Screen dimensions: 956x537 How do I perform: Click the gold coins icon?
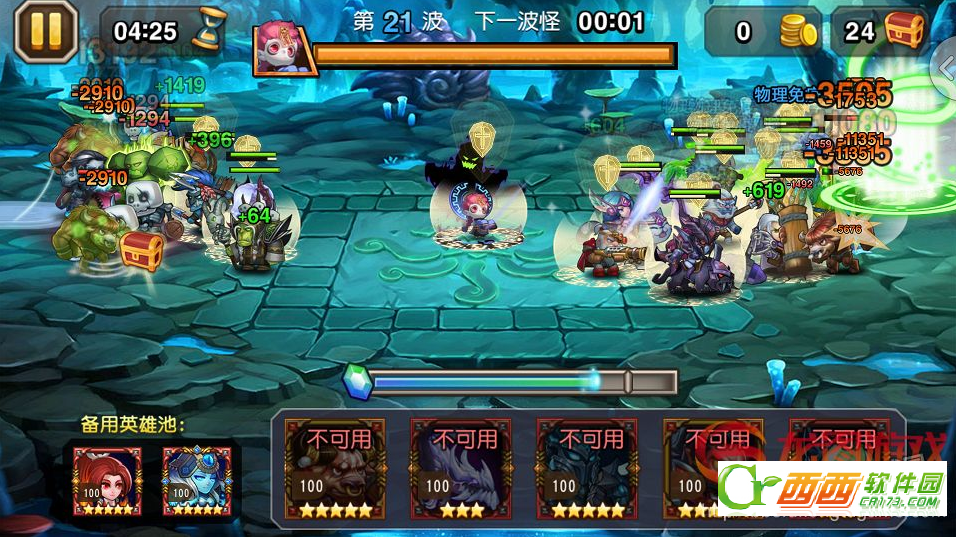(x=798, y=33)
